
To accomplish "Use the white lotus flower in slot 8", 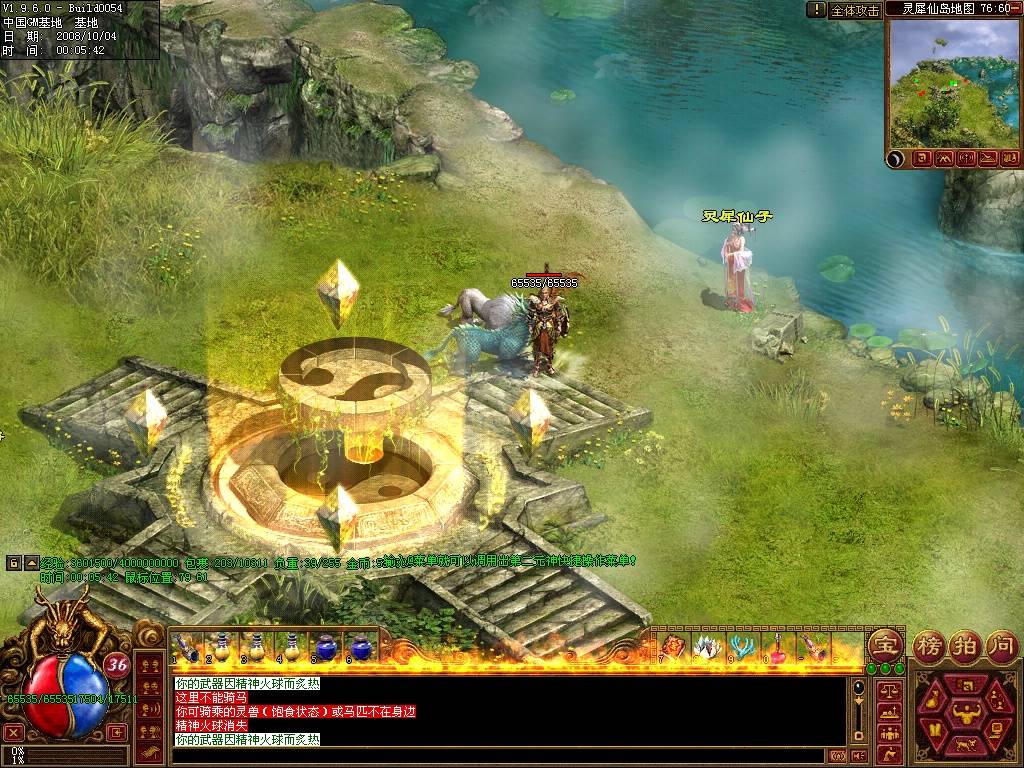I will coord(706,647).
